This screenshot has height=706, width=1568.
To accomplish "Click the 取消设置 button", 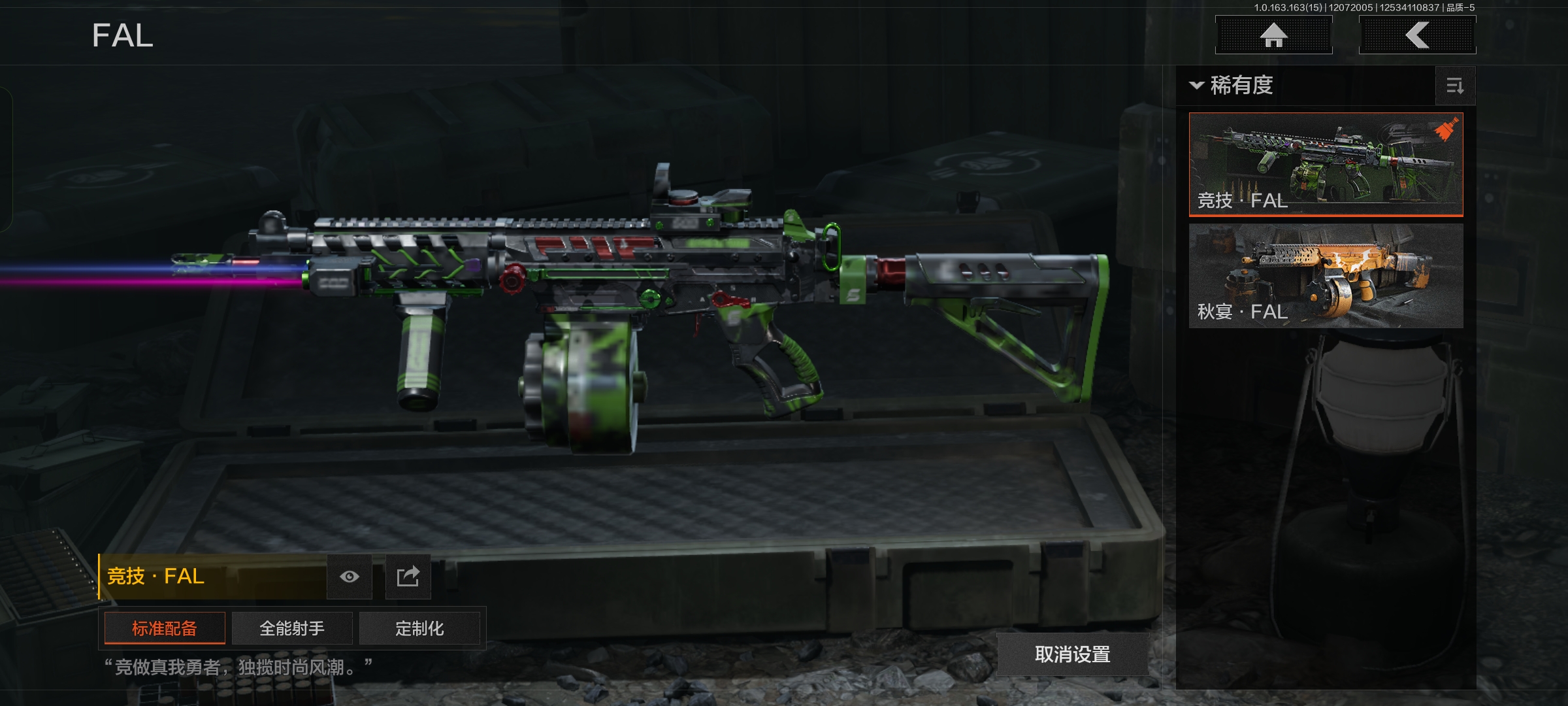I will (1072, 654).
